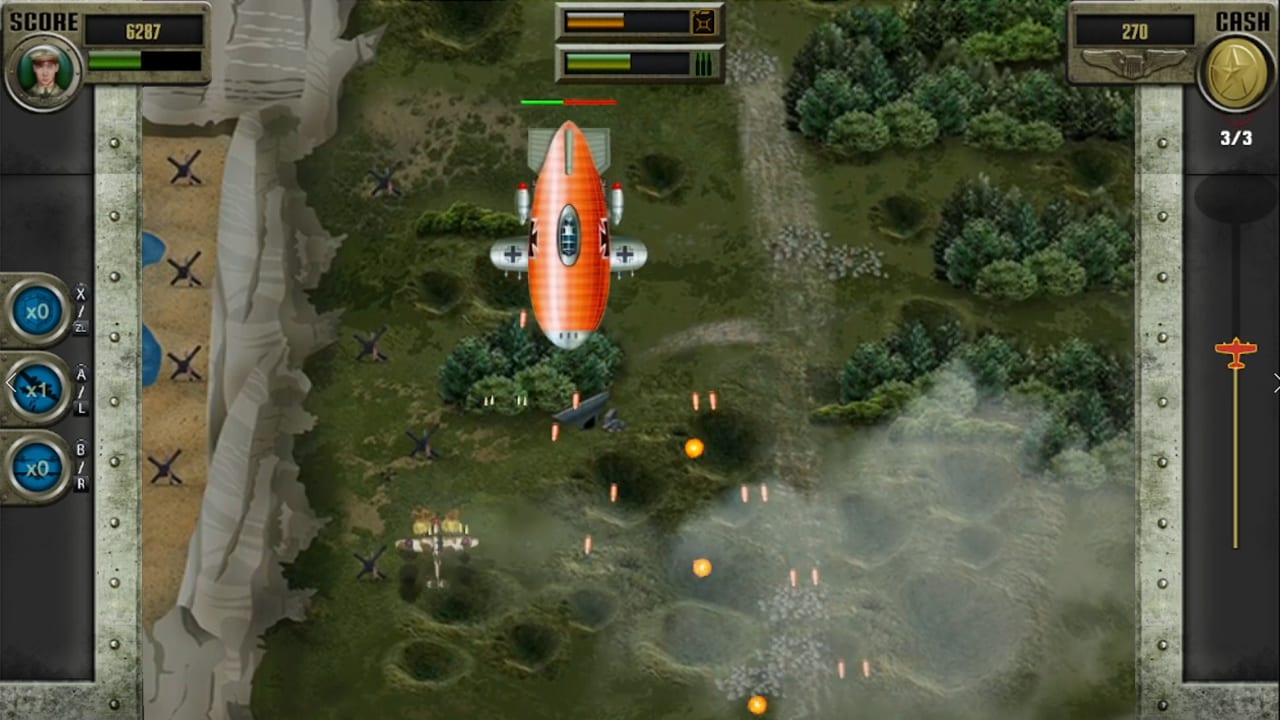
Task: Expand the left arrow beside the x1 slot
Action: coord(11,382)
